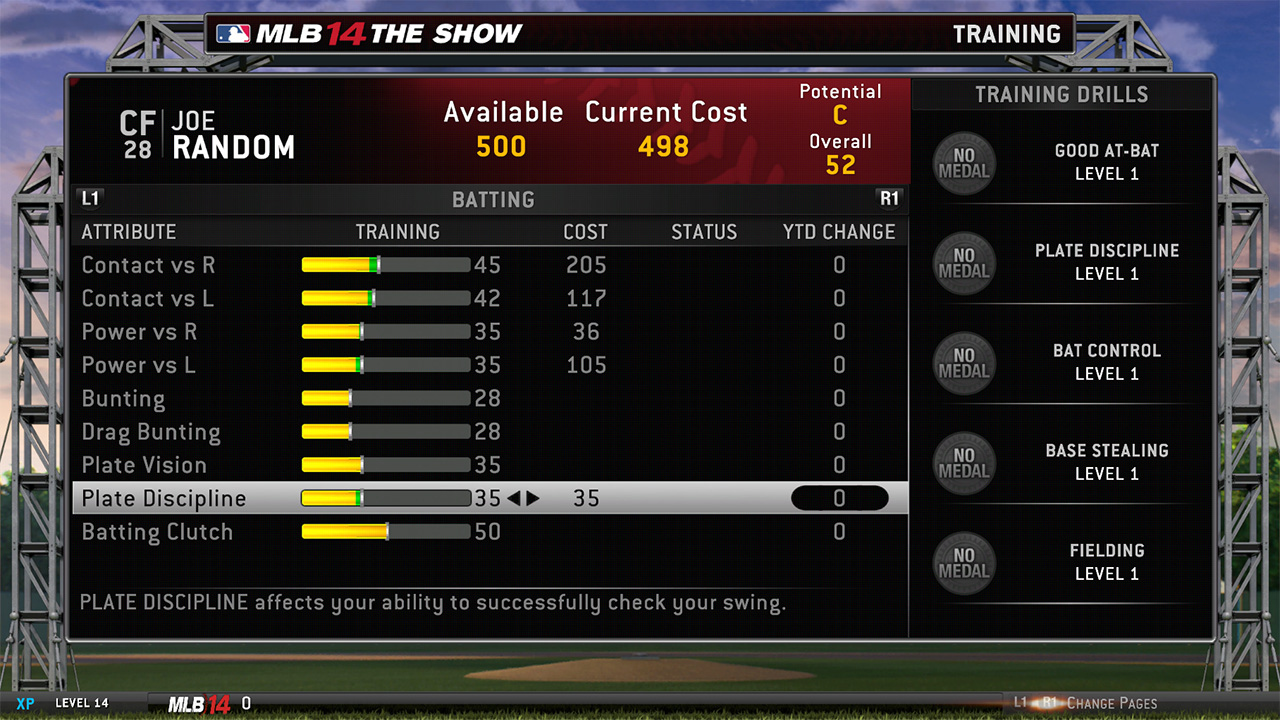
Task: Select the Batting Clutch attribute row
Action: [157, 532]
